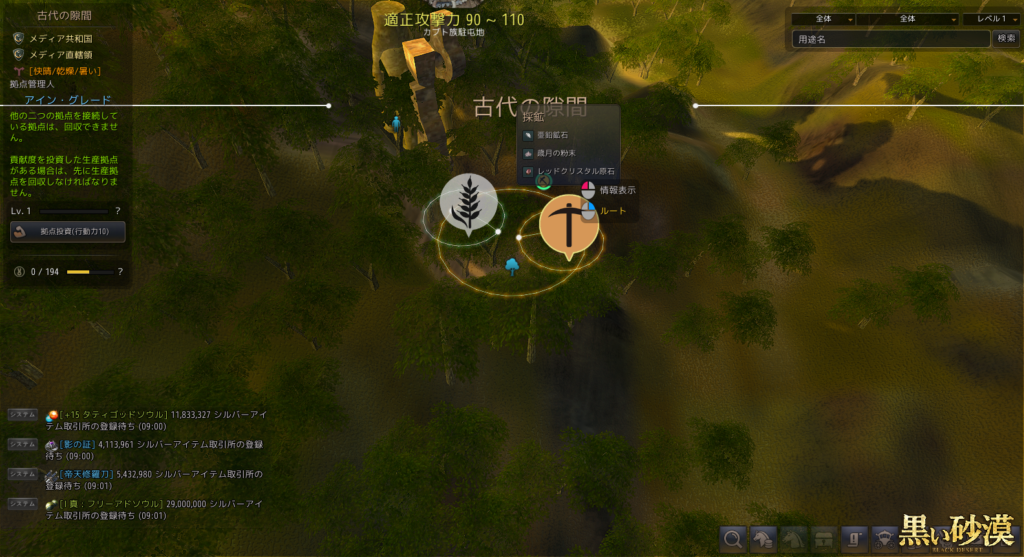Open the magnifying glass search tool
Viewport: 1024px width, 557px height.
(733, 539)
